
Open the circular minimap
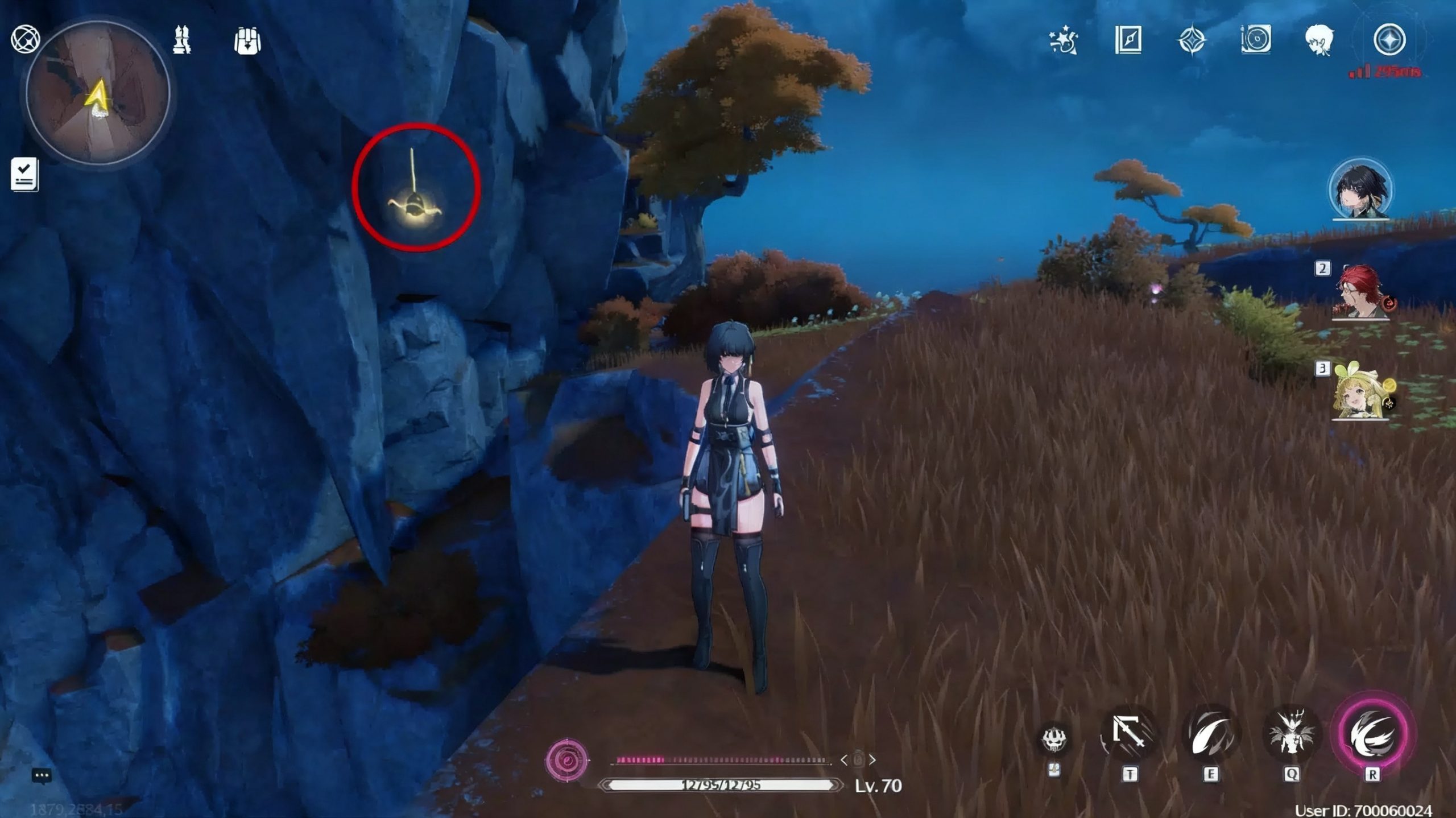(x=98, y=94)
